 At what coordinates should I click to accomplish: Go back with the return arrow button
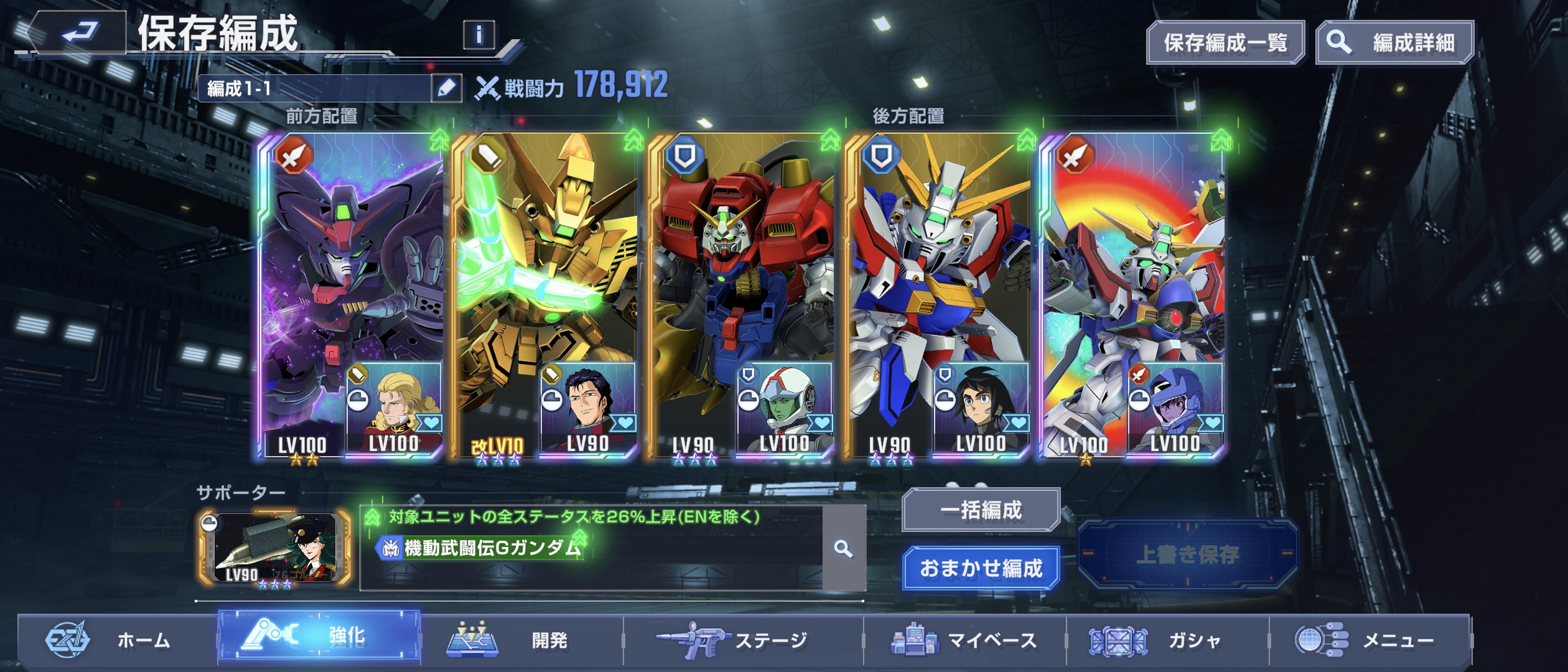pos(77,32)
